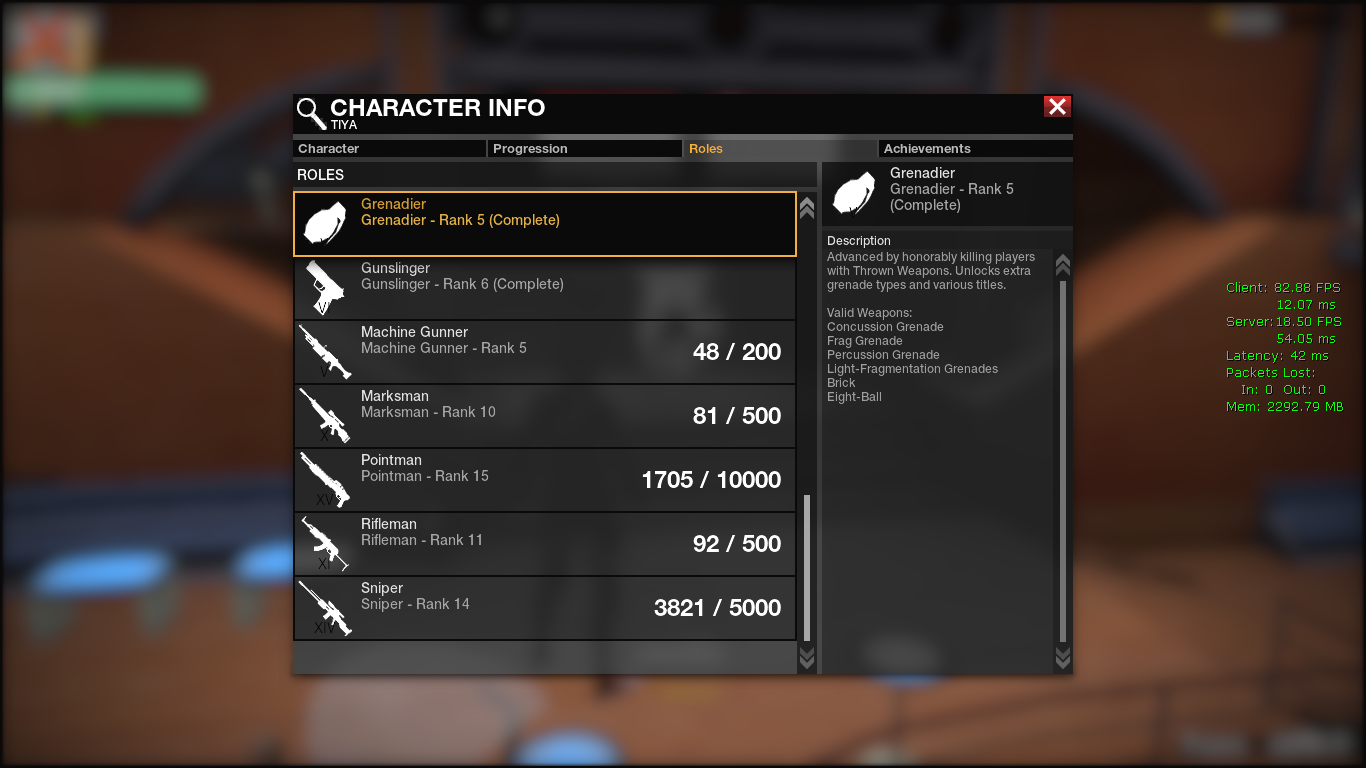Click the roles list scroll-up arrow
The width and height of the screenshot is (1366, 768).
click(x=807, y=207)
